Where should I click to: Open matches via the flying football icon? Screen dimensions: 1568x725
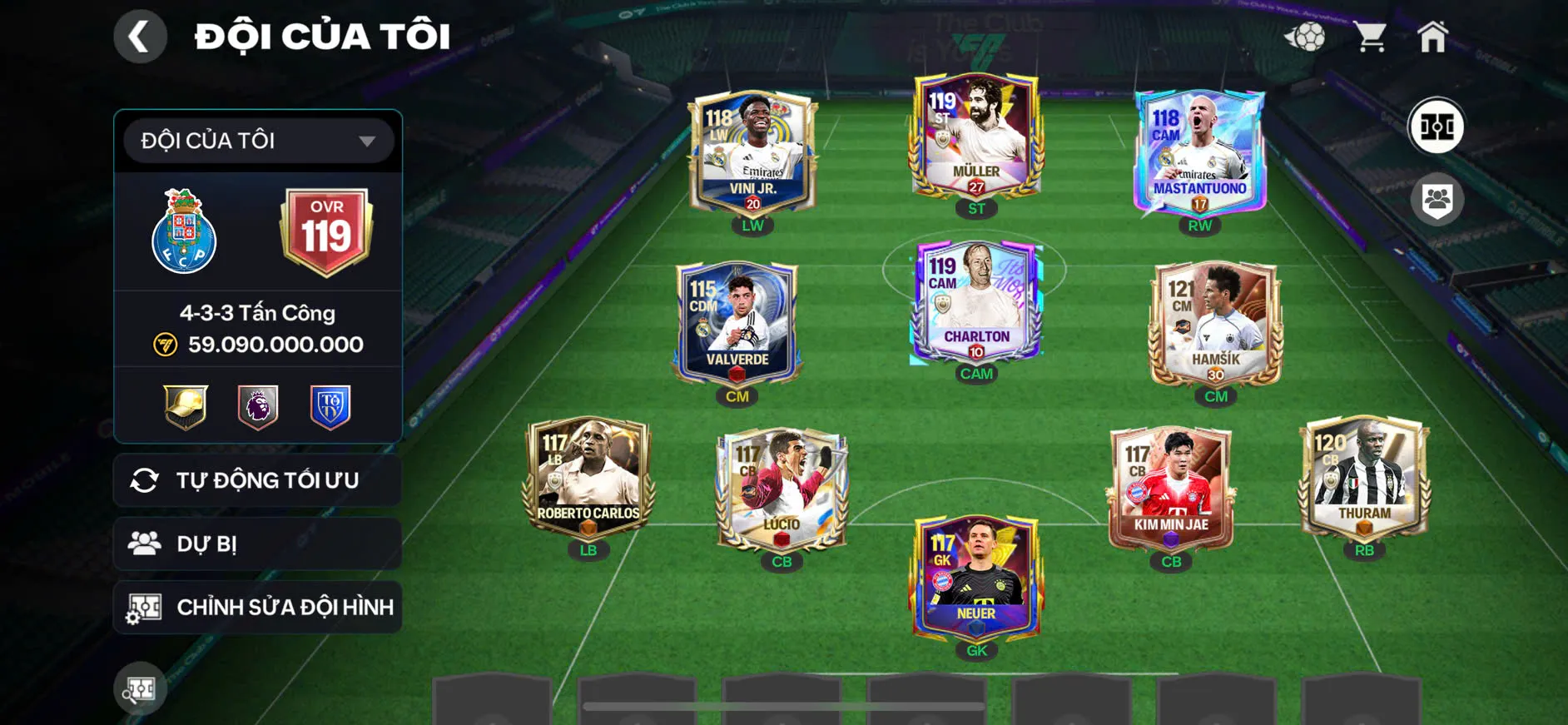[1308, 35]
